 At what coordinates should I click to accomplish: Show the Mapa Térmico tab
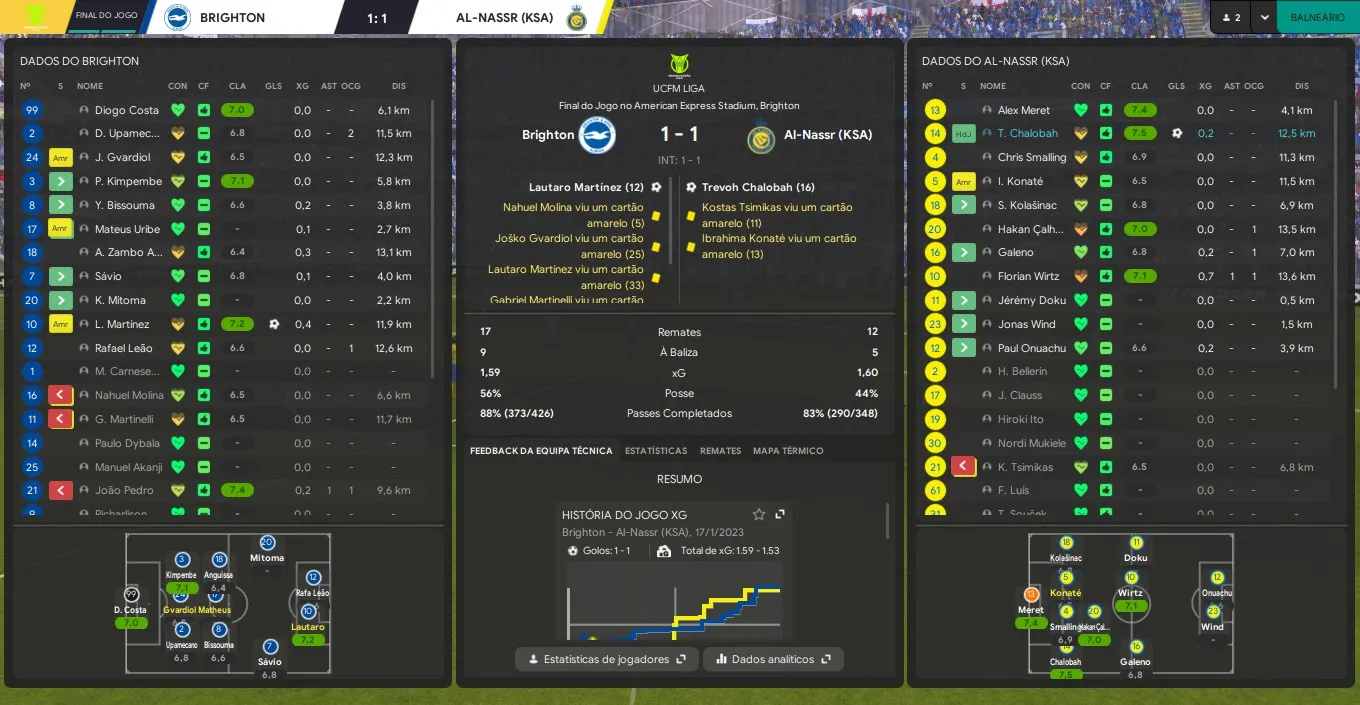point(788,451)
